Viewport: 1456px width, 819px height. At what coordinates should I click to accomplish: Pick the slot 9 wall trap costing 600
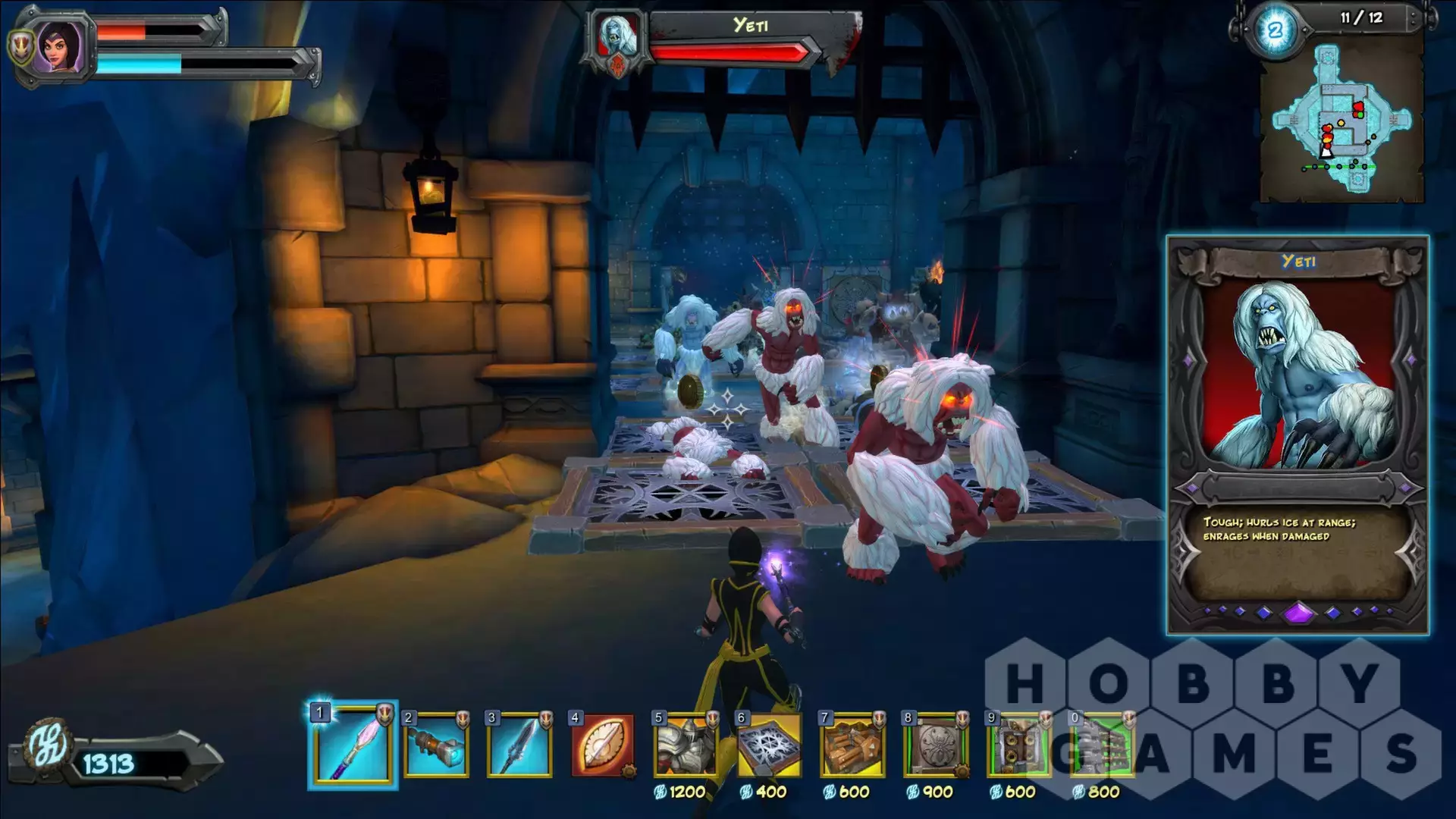(x=1018, y=746)
